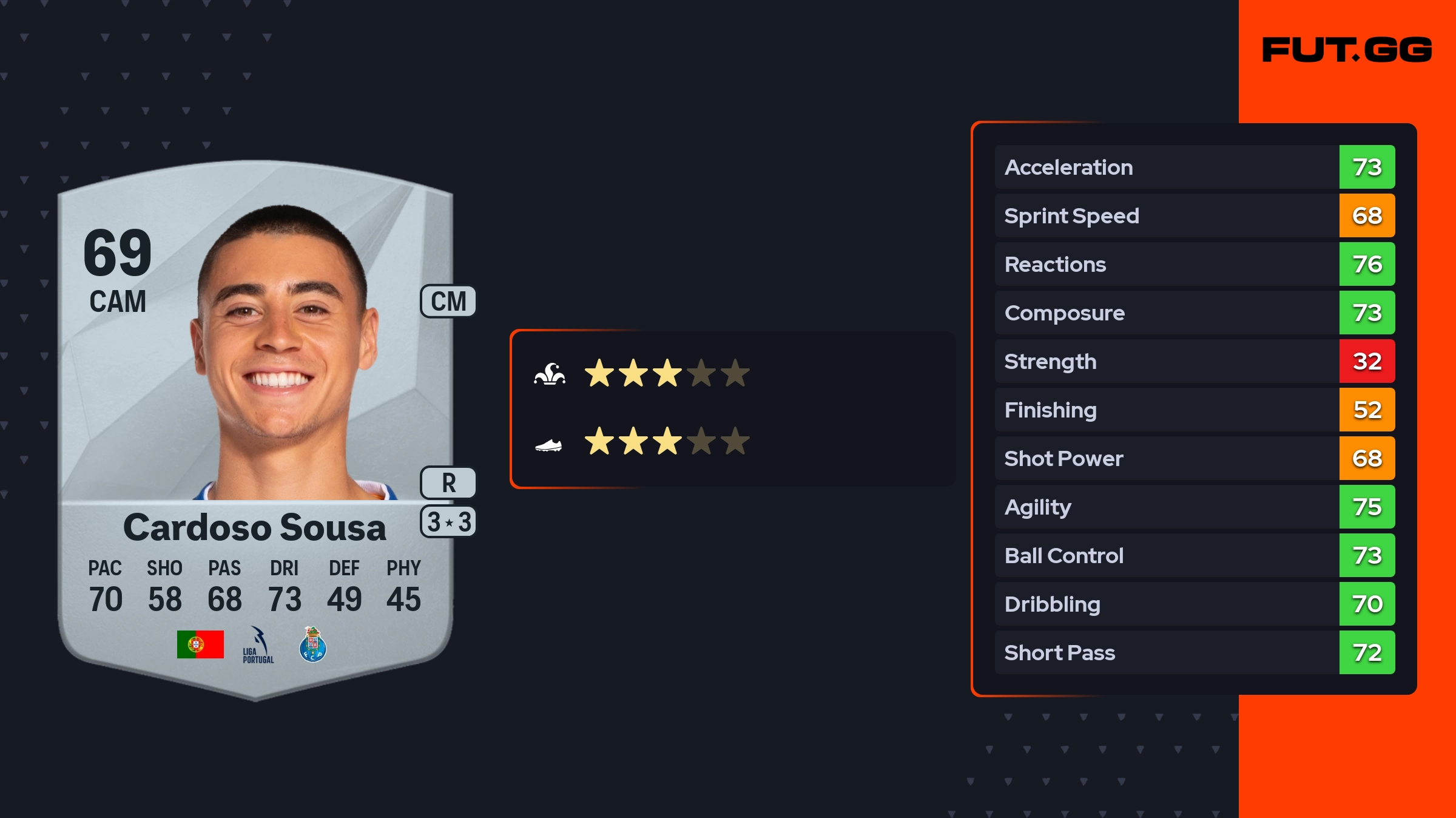Click the FC Porto club crest
This screenshot has width=1456, height=818.
[x=313, y=644]
